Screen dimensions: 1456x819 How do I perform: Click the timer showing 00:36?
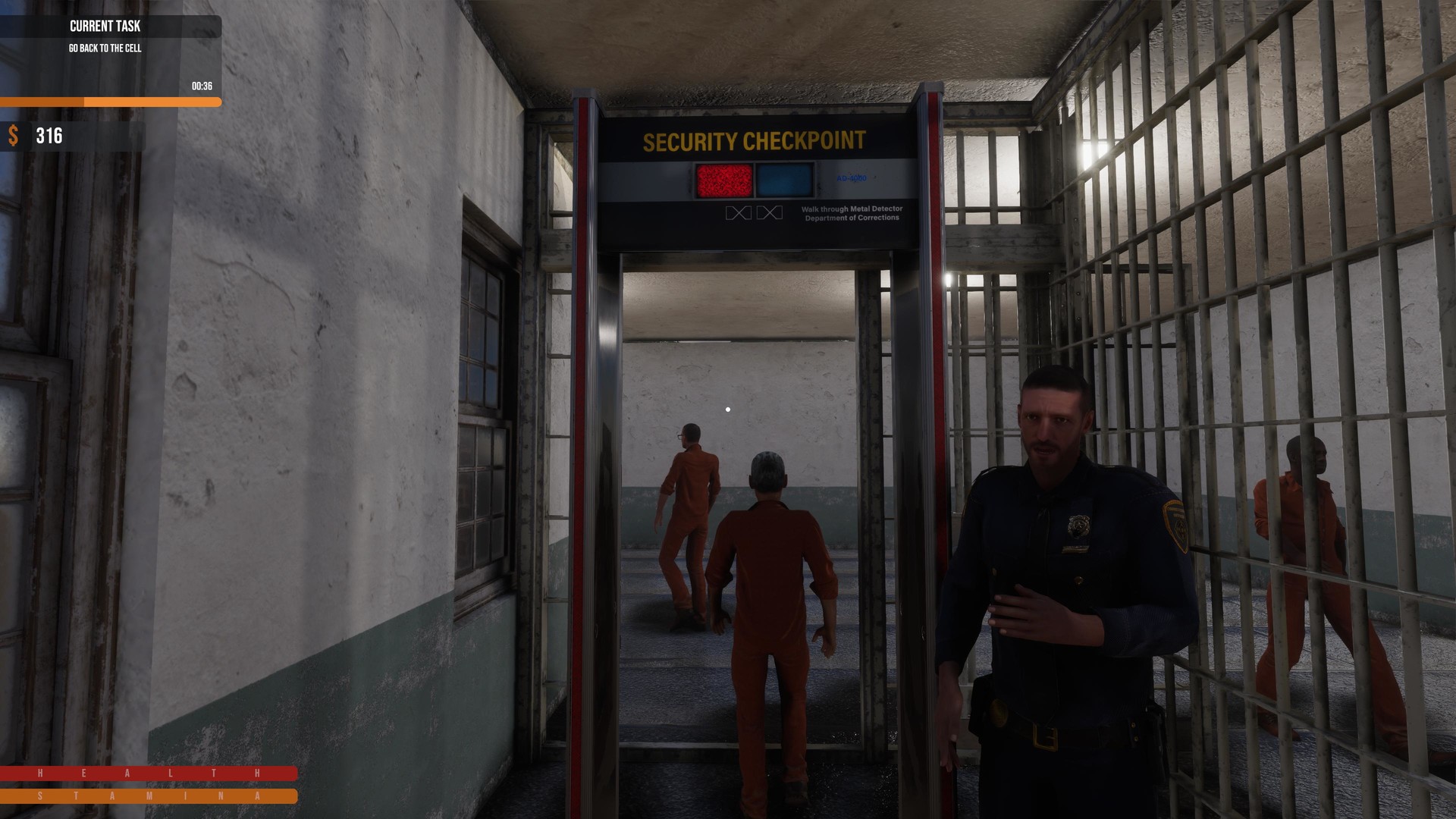(x=200, y=86)
